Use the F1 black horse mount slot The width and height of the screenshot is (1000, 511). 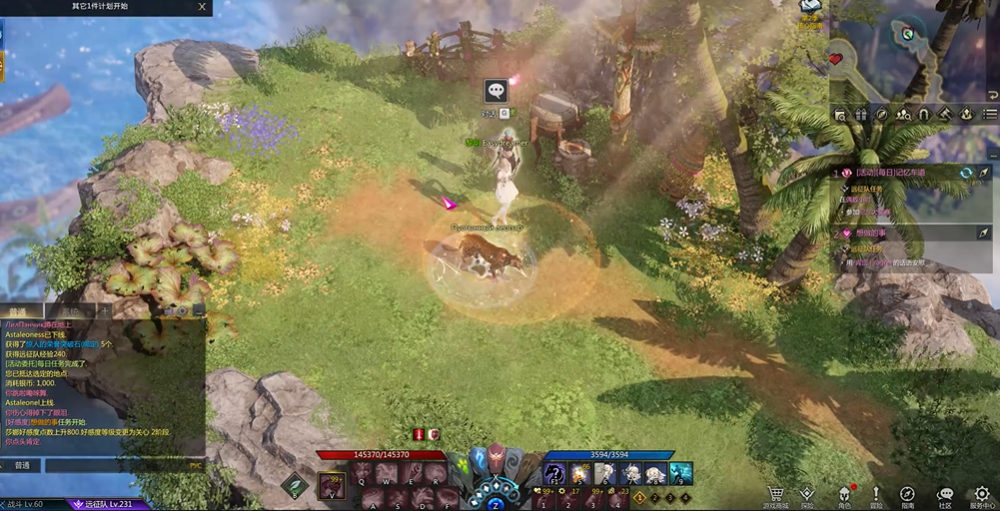[554, 473]
